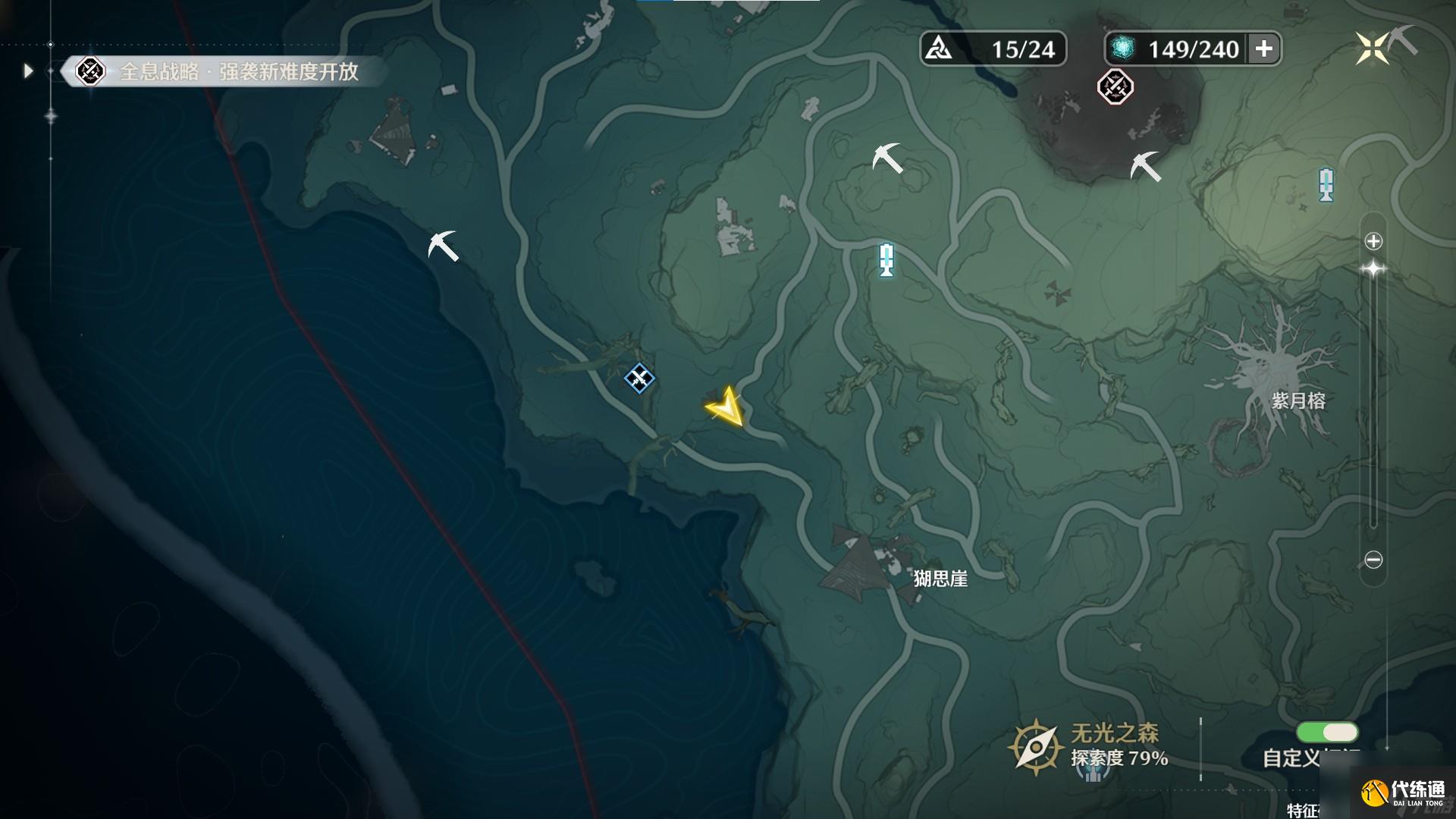Toggle the 自定义标记 custom marker switch
This screenshot has width=1456, height=819.
coord(1327,732)
